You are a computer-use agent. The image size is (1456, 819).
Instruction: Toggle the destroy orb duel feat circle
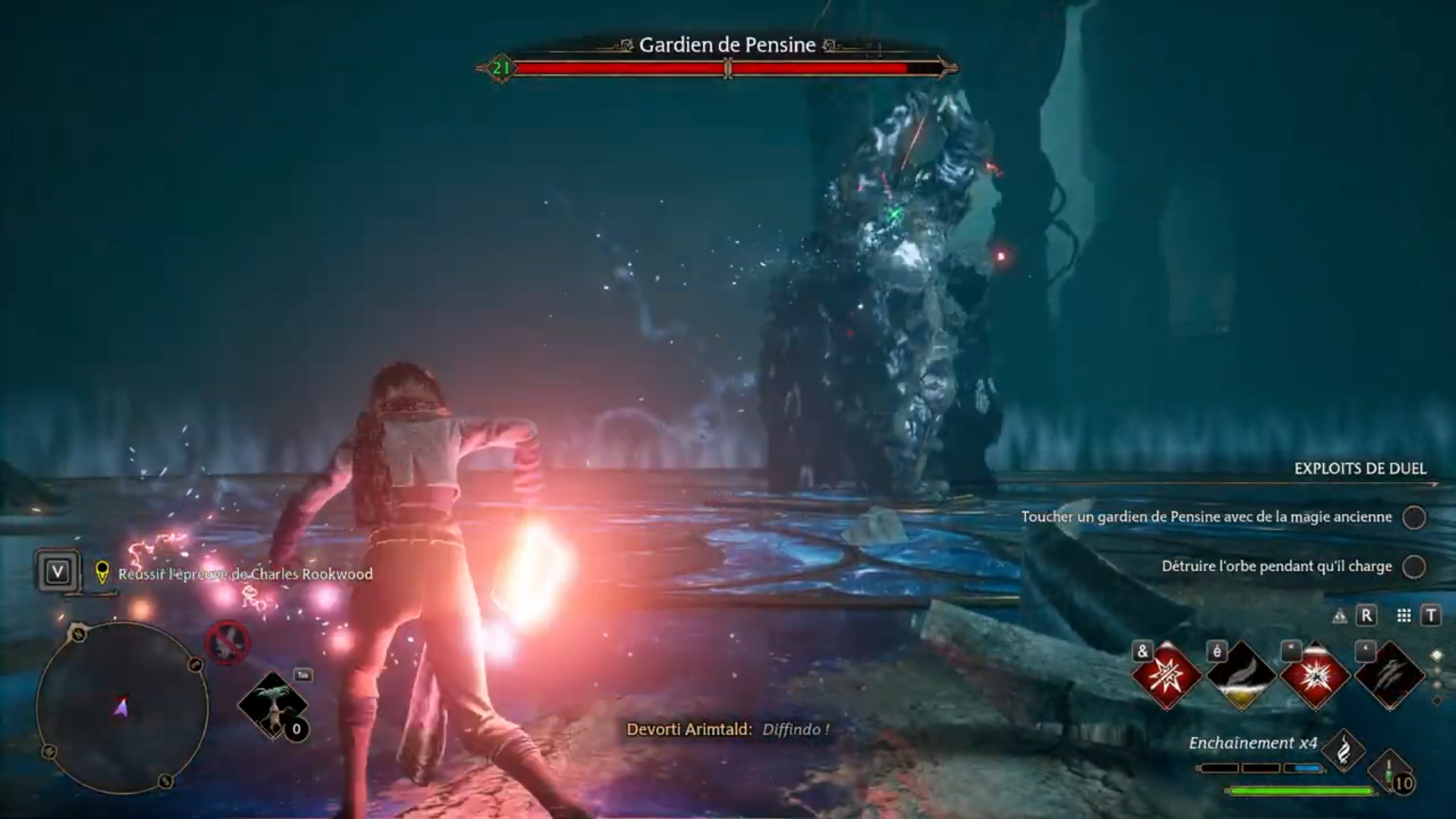tap(1414, 566)
